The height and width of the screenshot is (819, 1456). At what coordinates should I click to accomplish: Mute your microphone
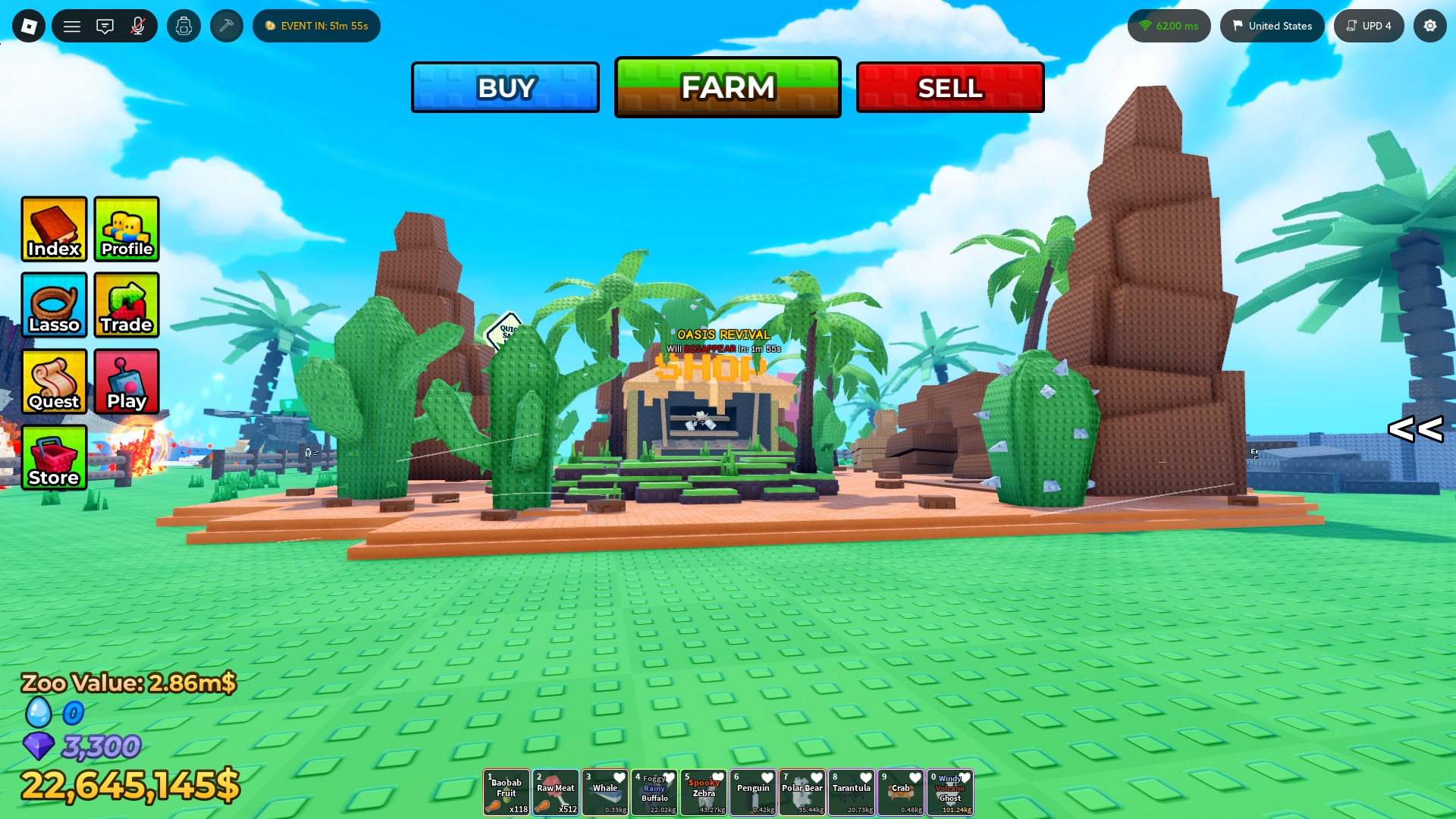coord(138,25)
